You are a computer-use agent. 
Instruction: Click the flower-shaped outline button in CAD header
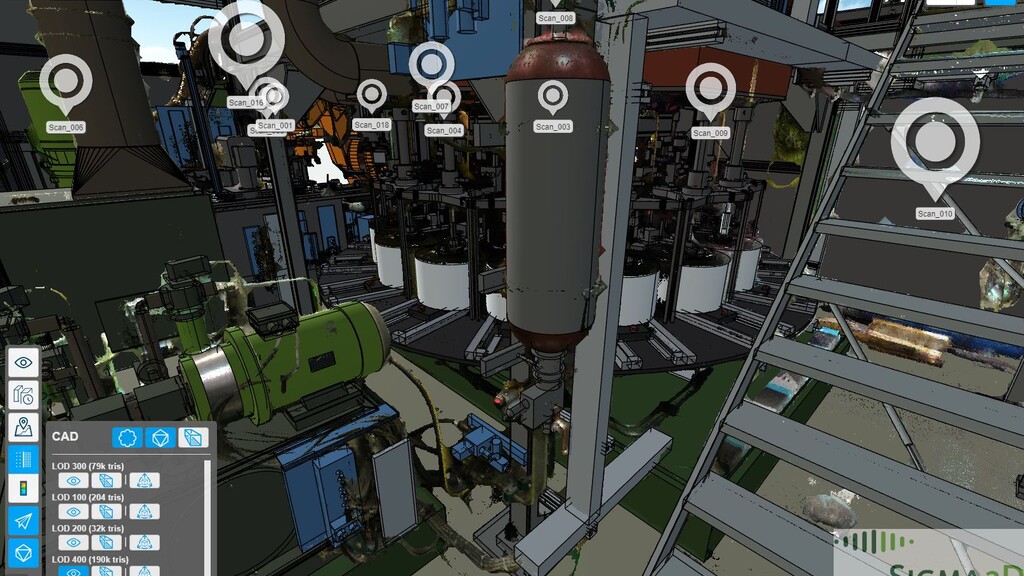coord(126,437)
